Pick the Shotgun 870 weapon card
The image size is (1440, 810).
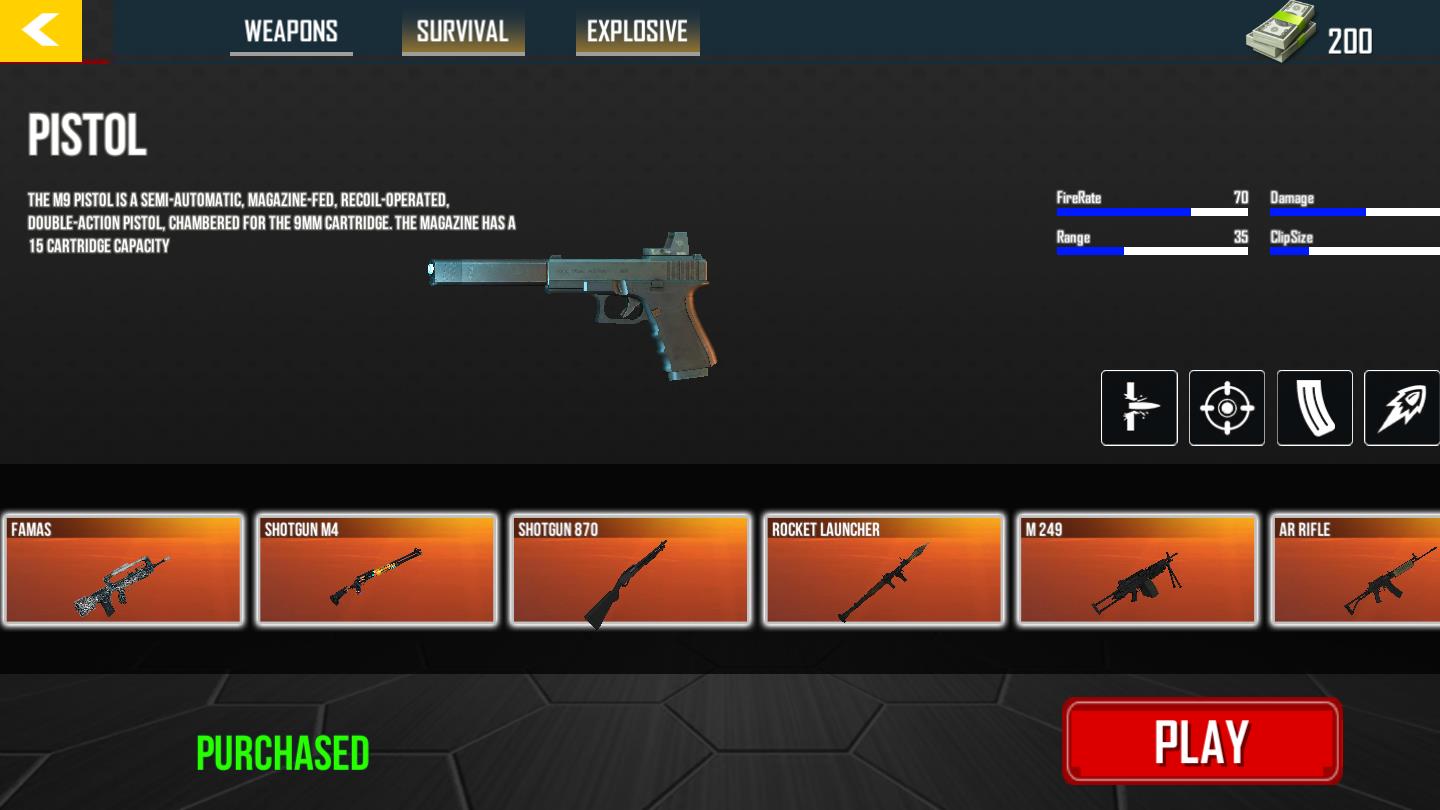pyautogui.click(x=631, y=570)
